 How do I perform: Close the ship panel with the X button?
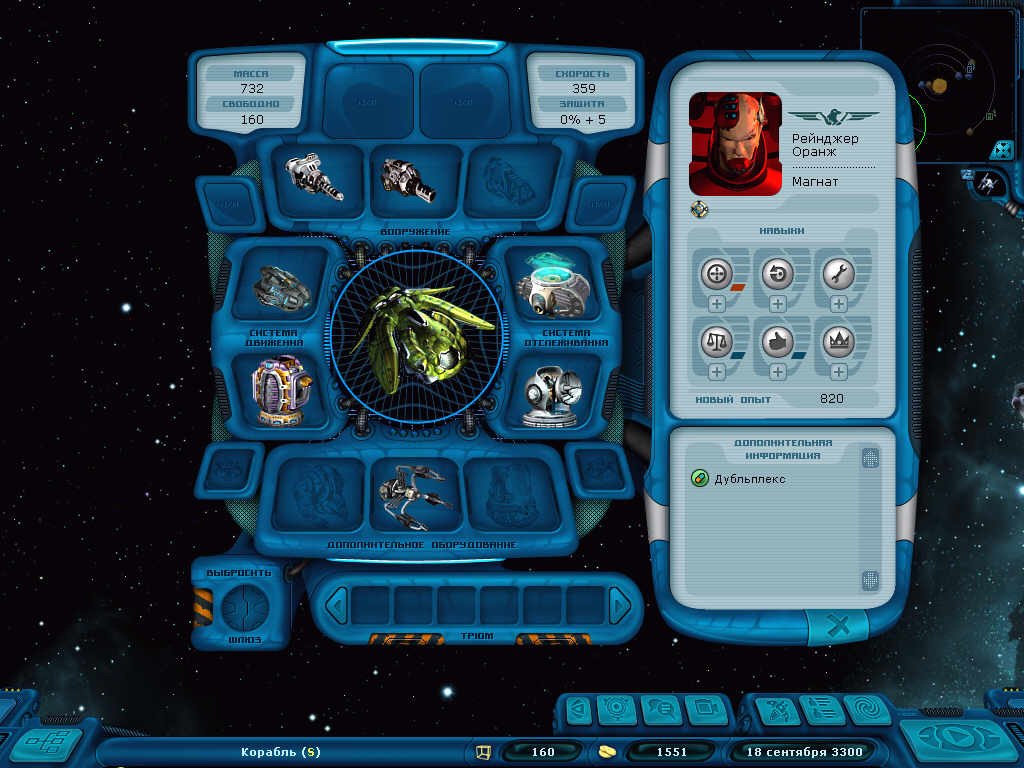coord(839,627)
